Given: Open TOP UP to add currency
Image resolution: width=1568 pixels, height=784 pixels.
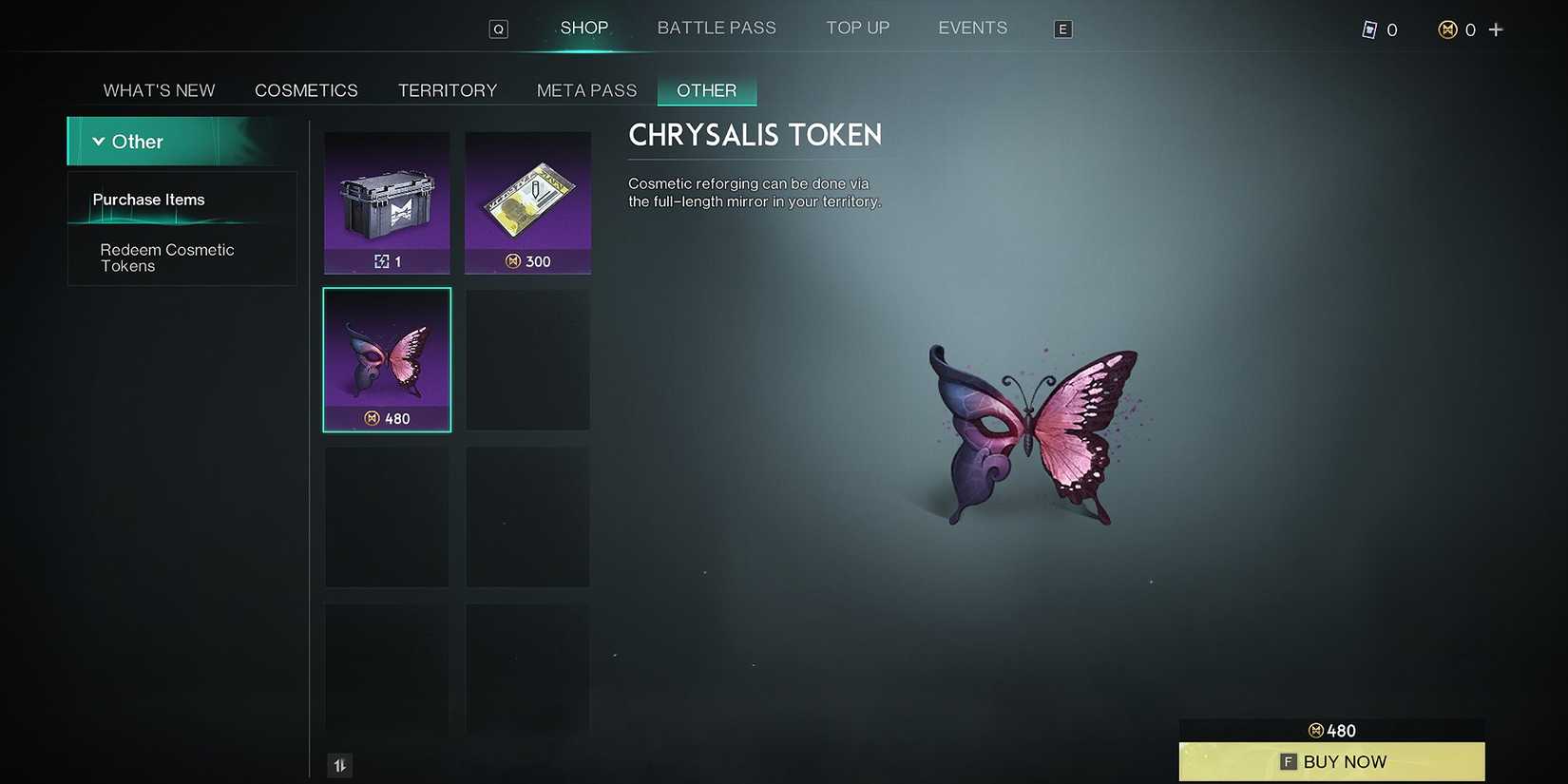Looking at the screenshot, I should 857,28.
